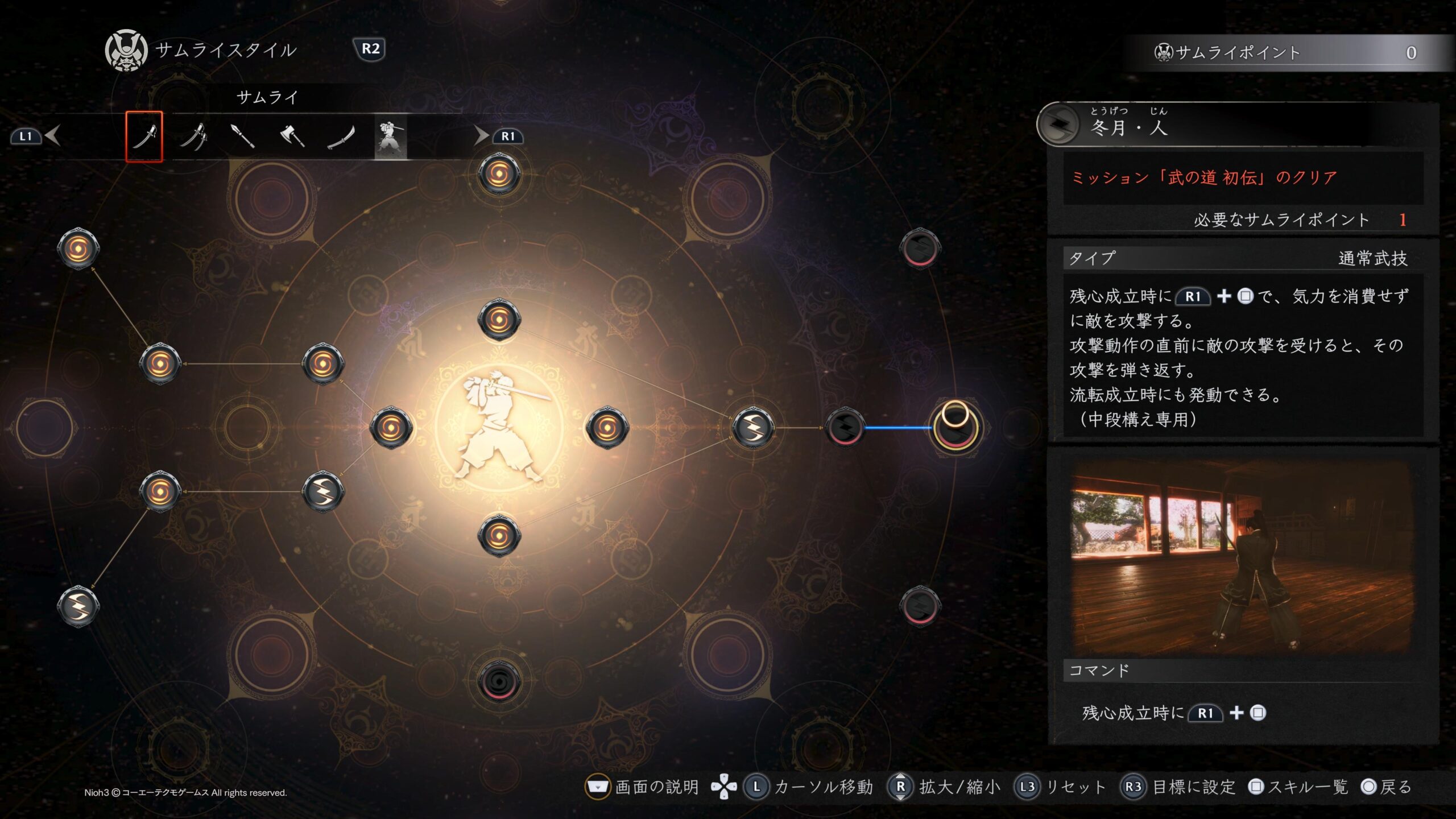Select the gold-ringed 冬月・人 skill node
The height and width of the screenshot is (819, 1456).
coord(955,427)
